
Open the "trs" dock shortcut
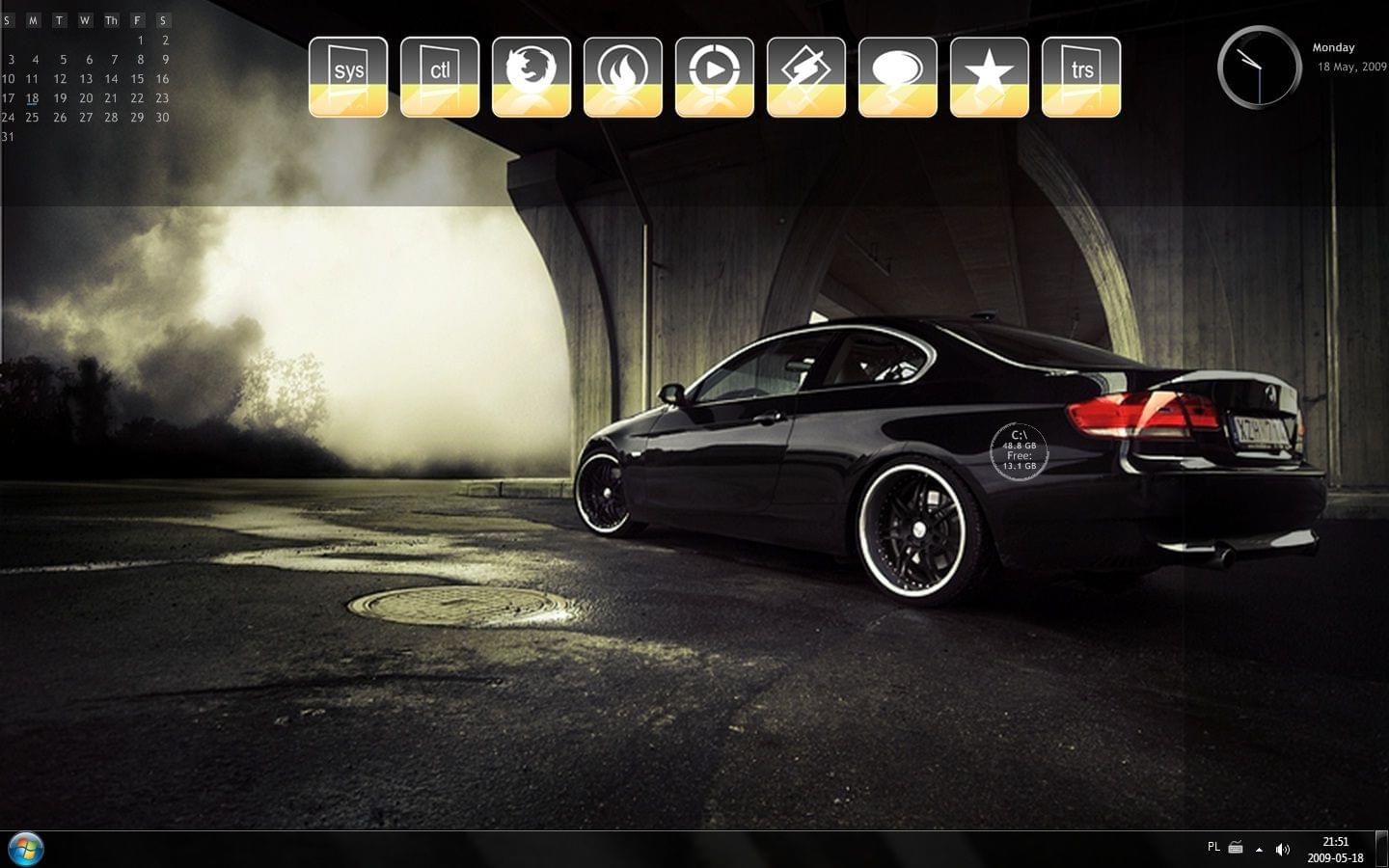[1081, 77]
